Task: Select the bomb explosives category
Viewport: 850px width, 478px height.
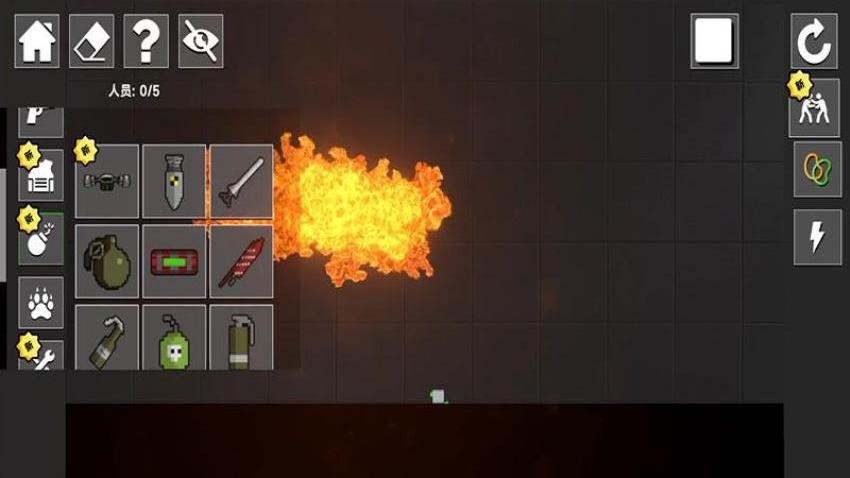Action: 42,240
